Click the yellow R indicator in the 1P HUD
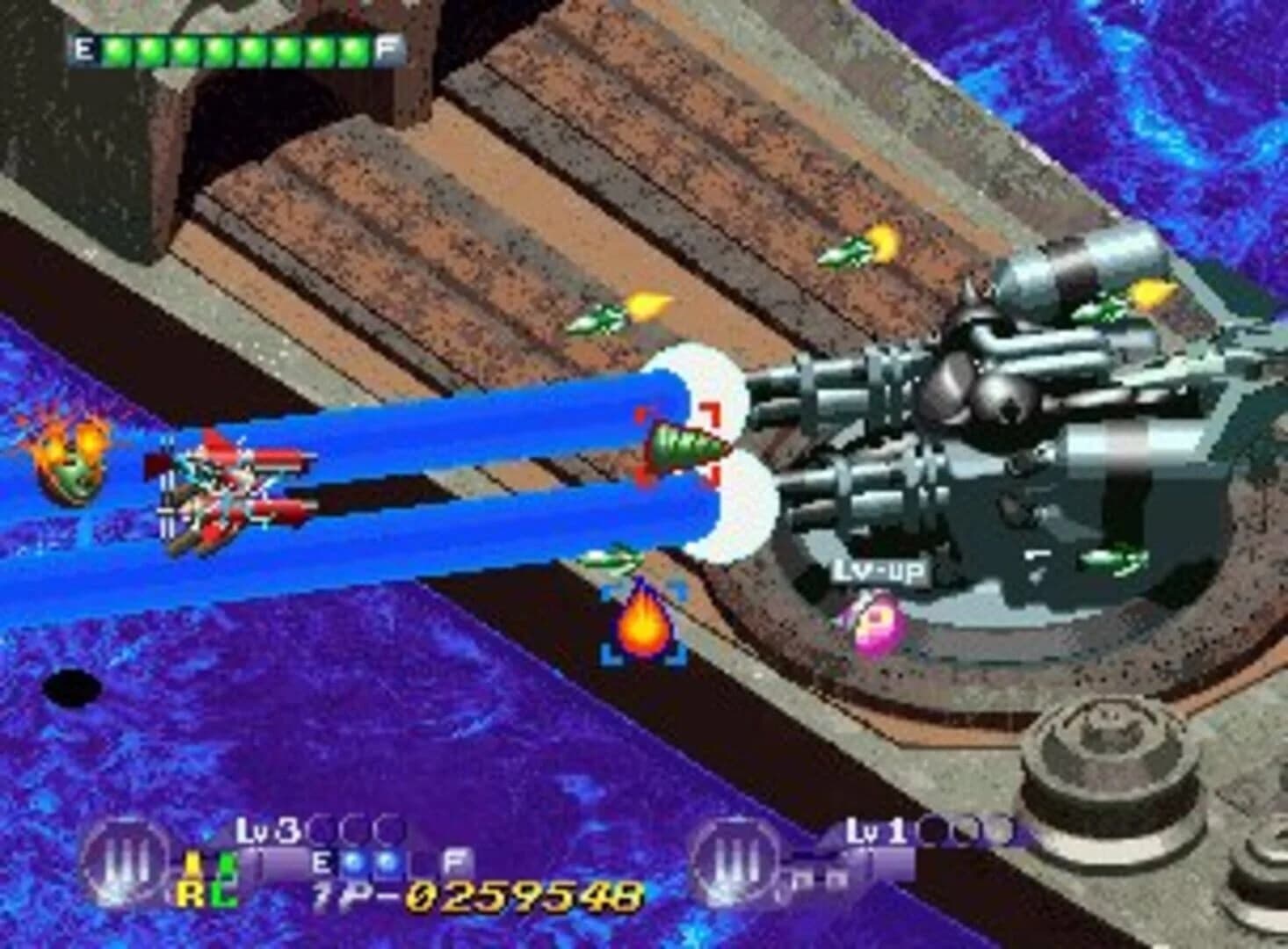Screen dimensions: 1288x949 [189, 891]
